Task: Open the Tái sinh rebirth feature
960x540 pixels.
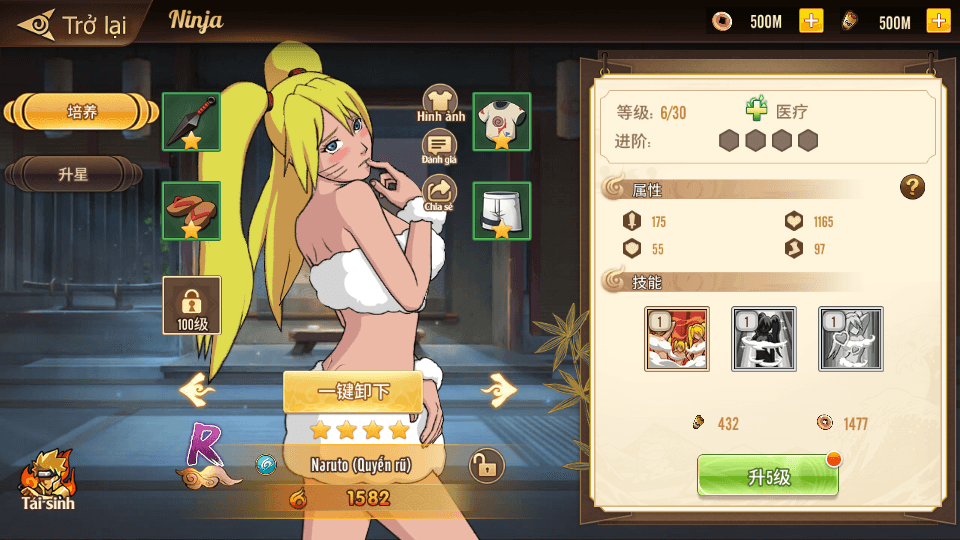Action: point(47,478)
